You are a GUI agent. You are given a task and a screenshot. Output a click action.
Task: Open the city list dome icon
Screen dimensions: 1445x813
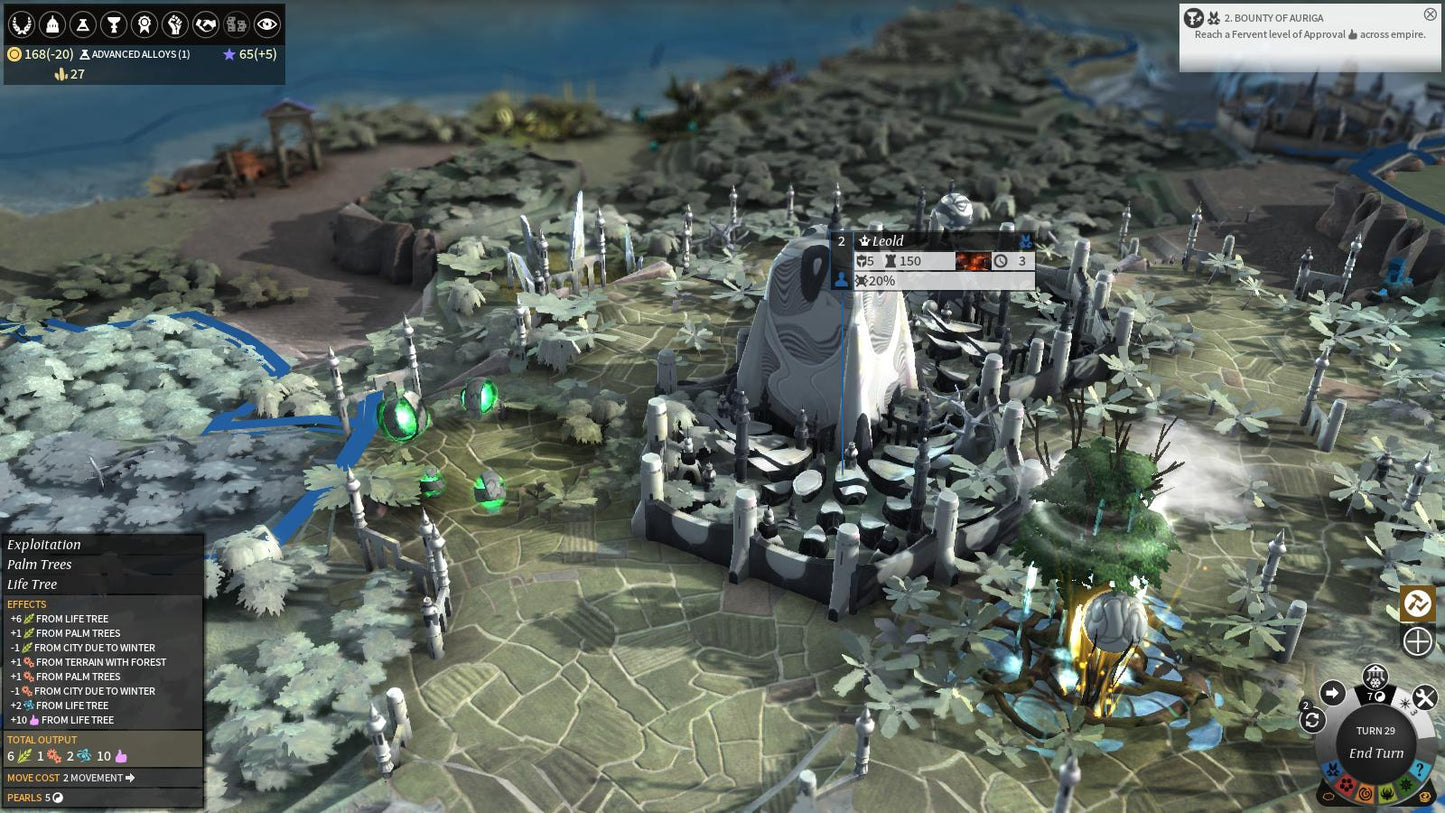(x=52, y=24)
